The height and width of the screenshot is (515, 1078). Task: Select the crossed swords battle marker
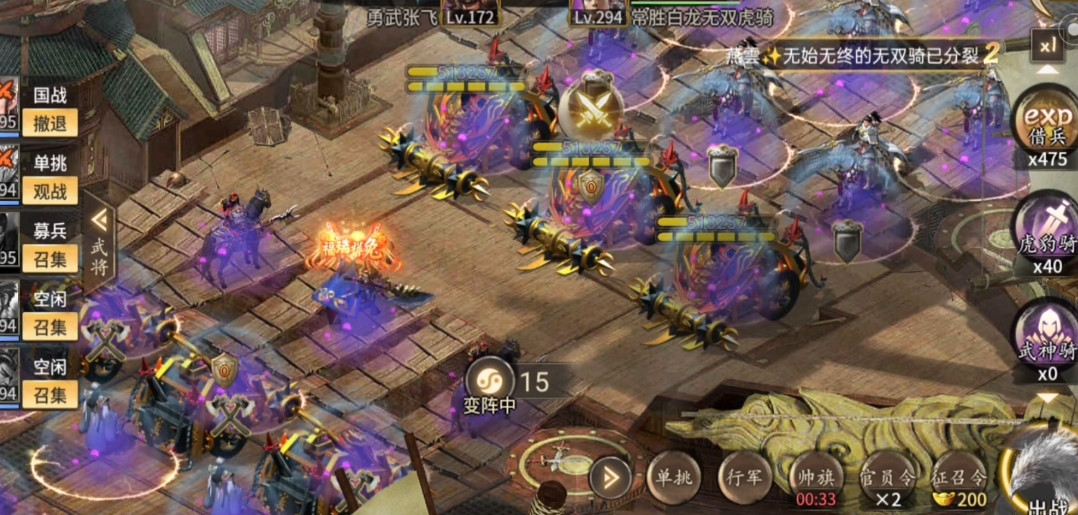[591, 107]
